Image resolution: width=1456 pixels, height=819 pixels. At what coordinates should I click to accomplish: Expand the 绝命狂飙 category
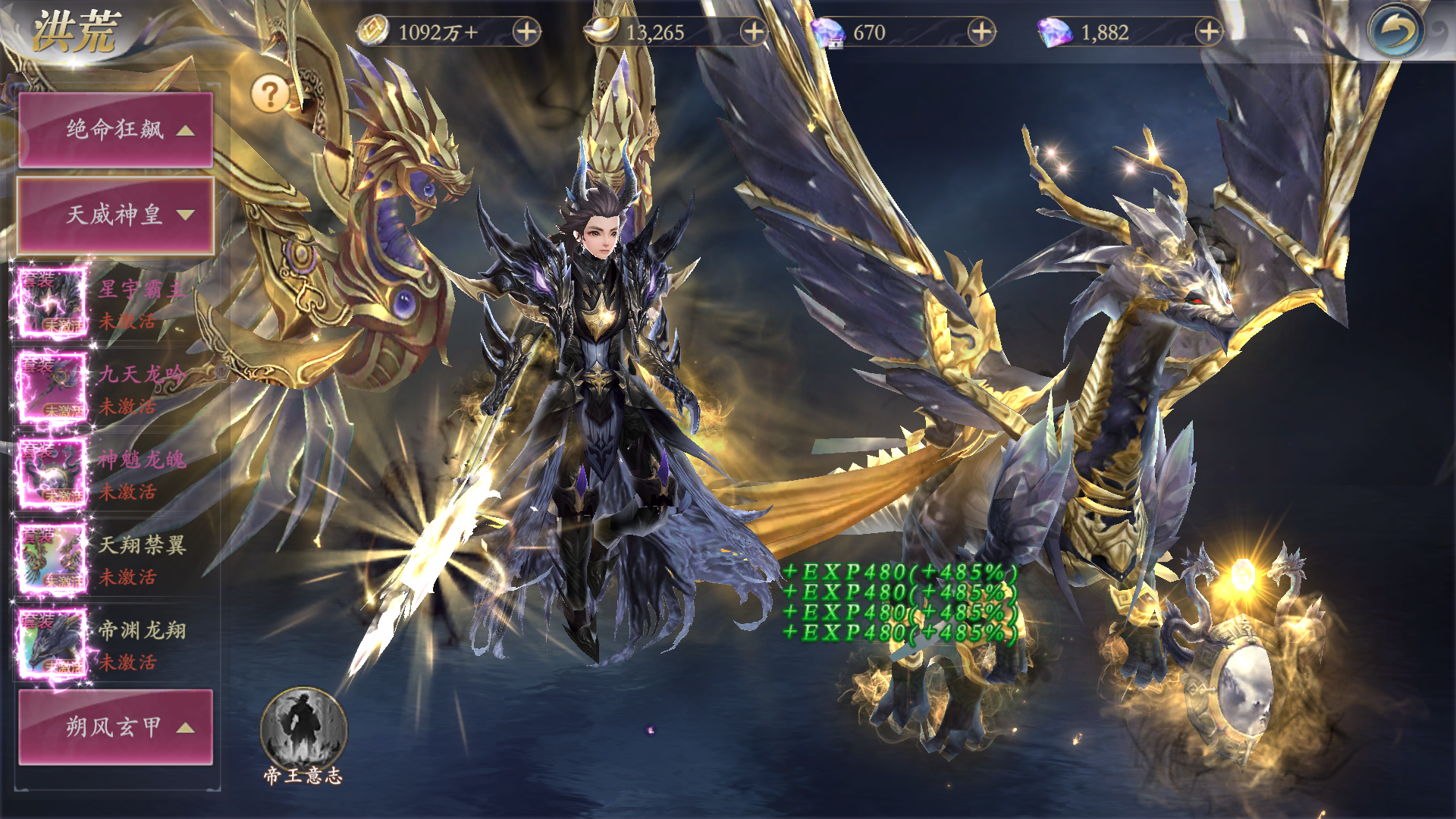(115, 130)
